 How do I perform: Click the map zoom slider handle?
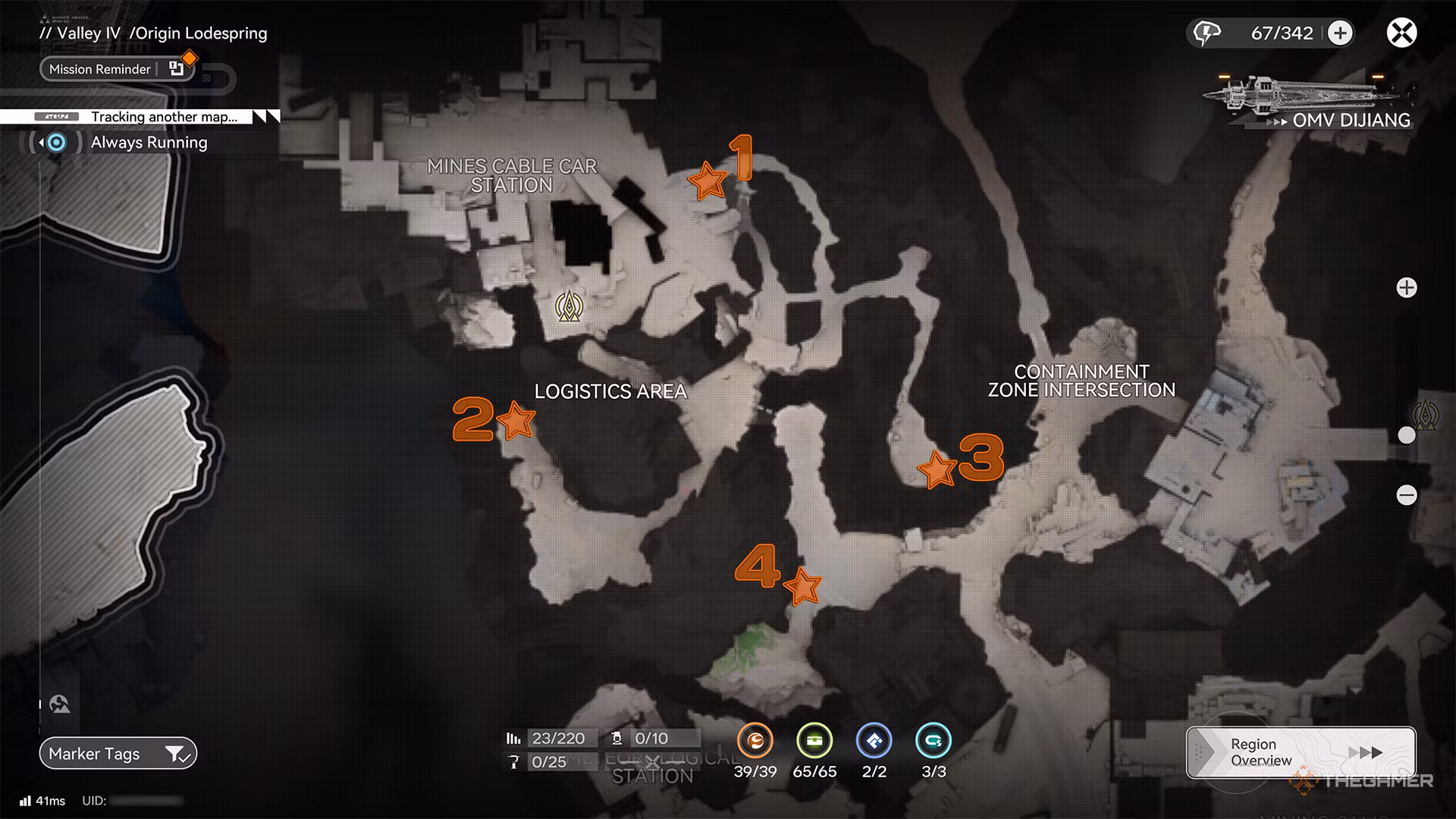(x=1408, y=435)
